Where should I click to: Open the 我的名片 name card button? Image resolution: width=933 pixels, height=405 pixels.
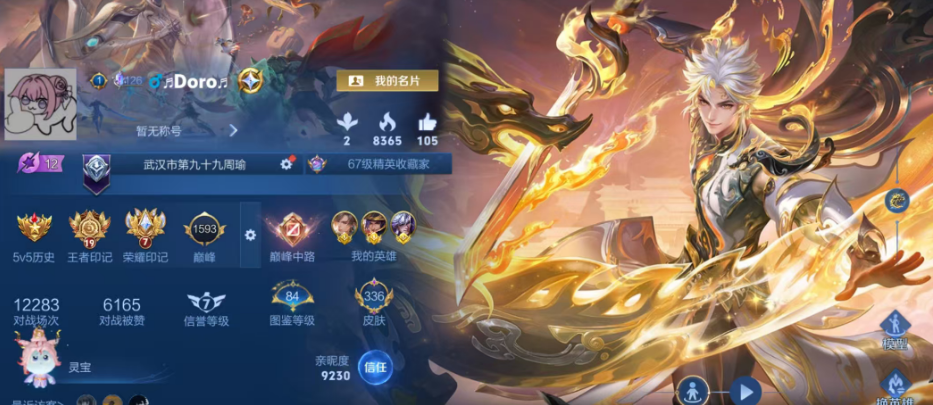(x=385, y=81)
